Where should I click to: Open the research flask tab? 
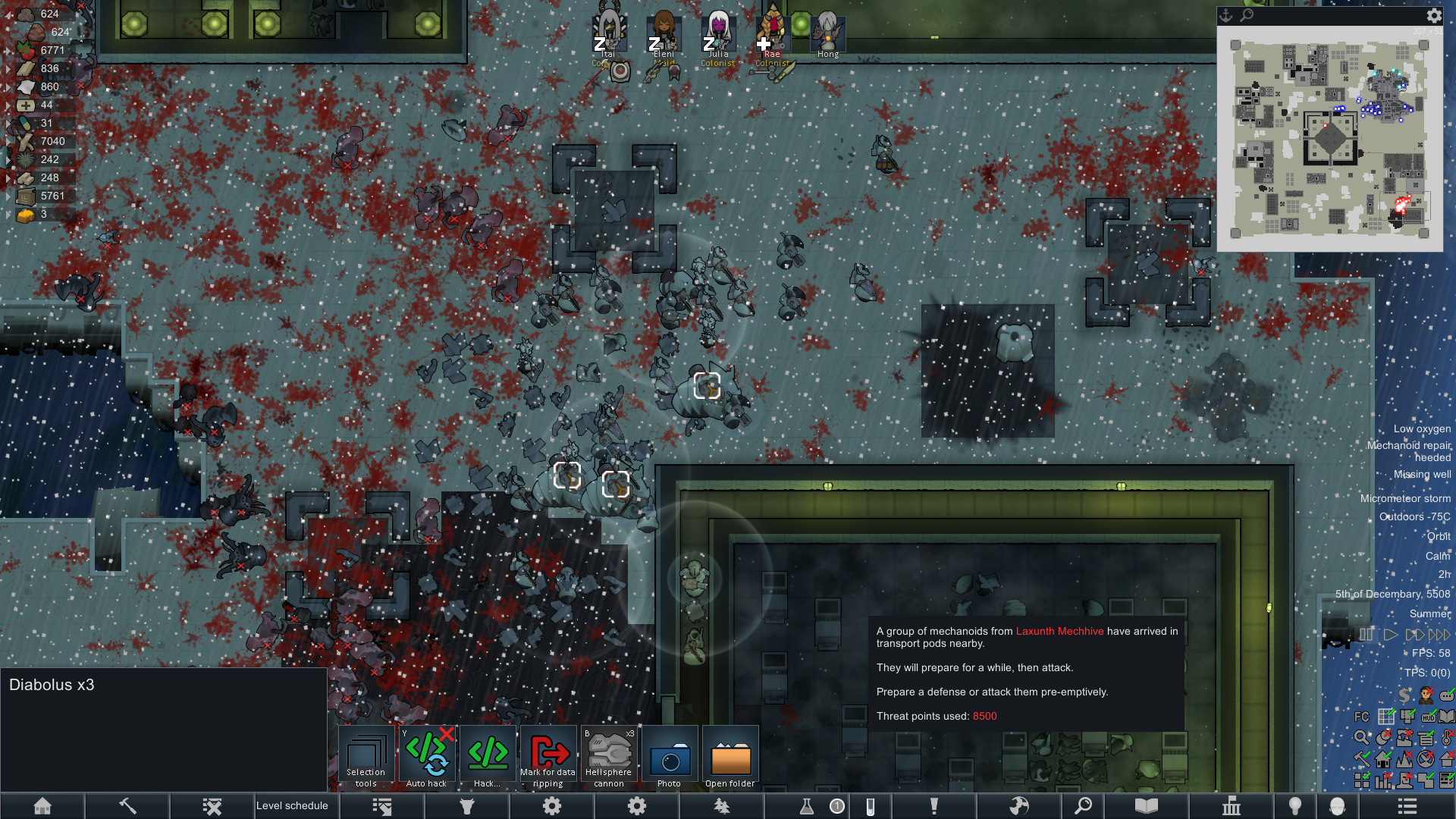[x=807, y=806]
